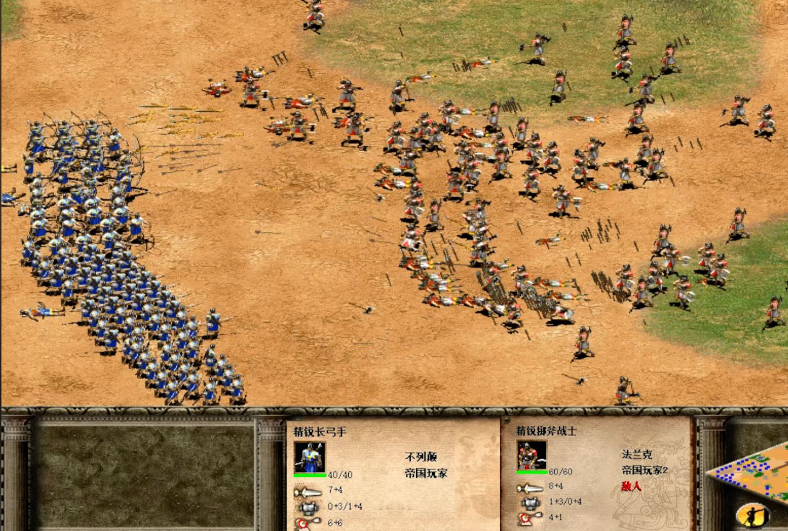Click the elite throwing axeman portrait
788x531 pixels.
(532, 456)
